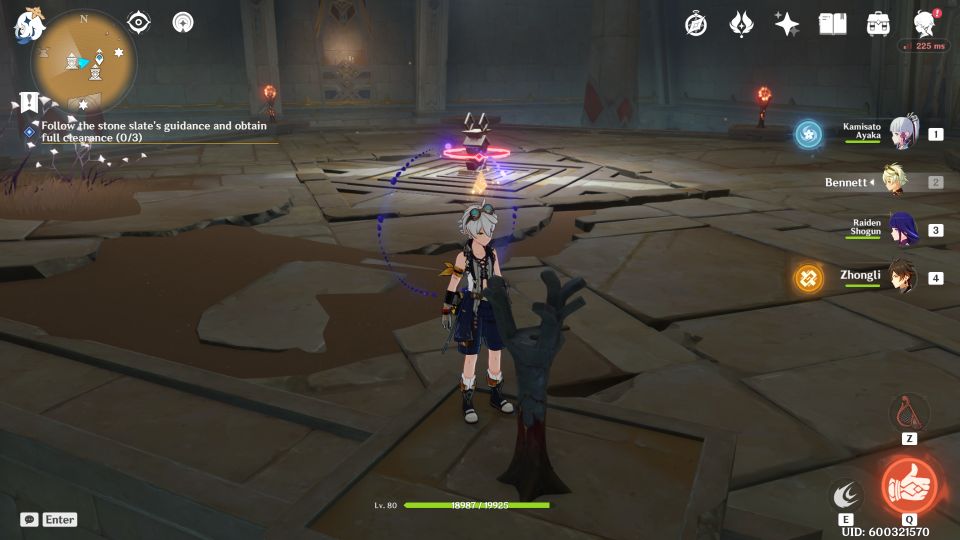This screenshot has height=540, width=960.
Task: Open the chat box speech bubble
Action: coord(29,519)
